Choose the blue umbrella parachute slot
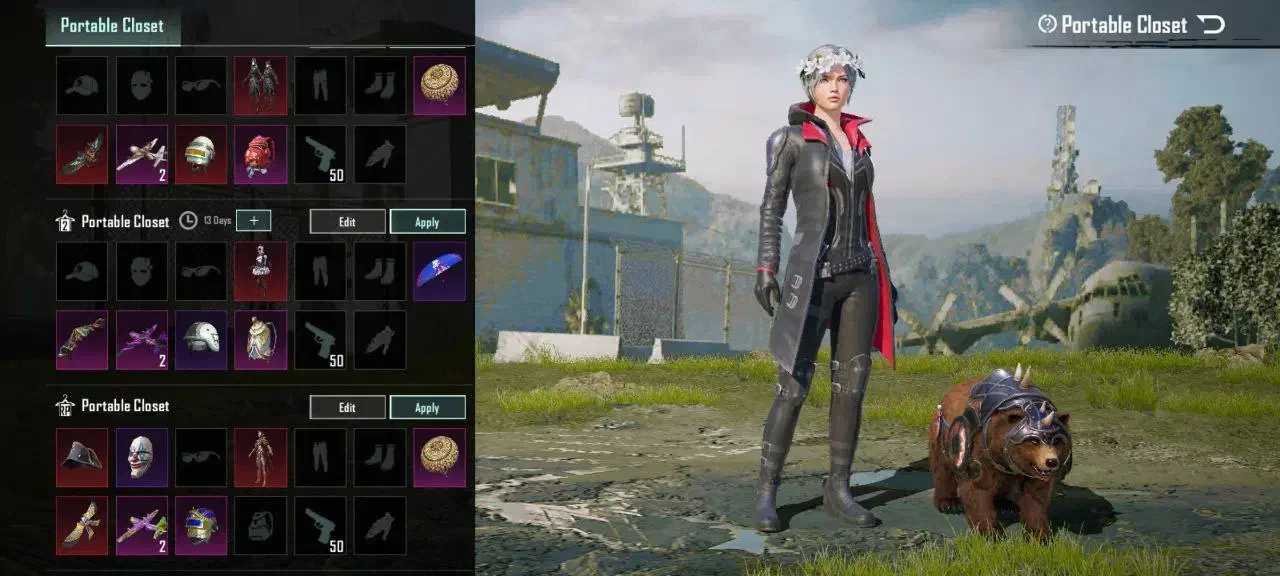 click(440, 270)
